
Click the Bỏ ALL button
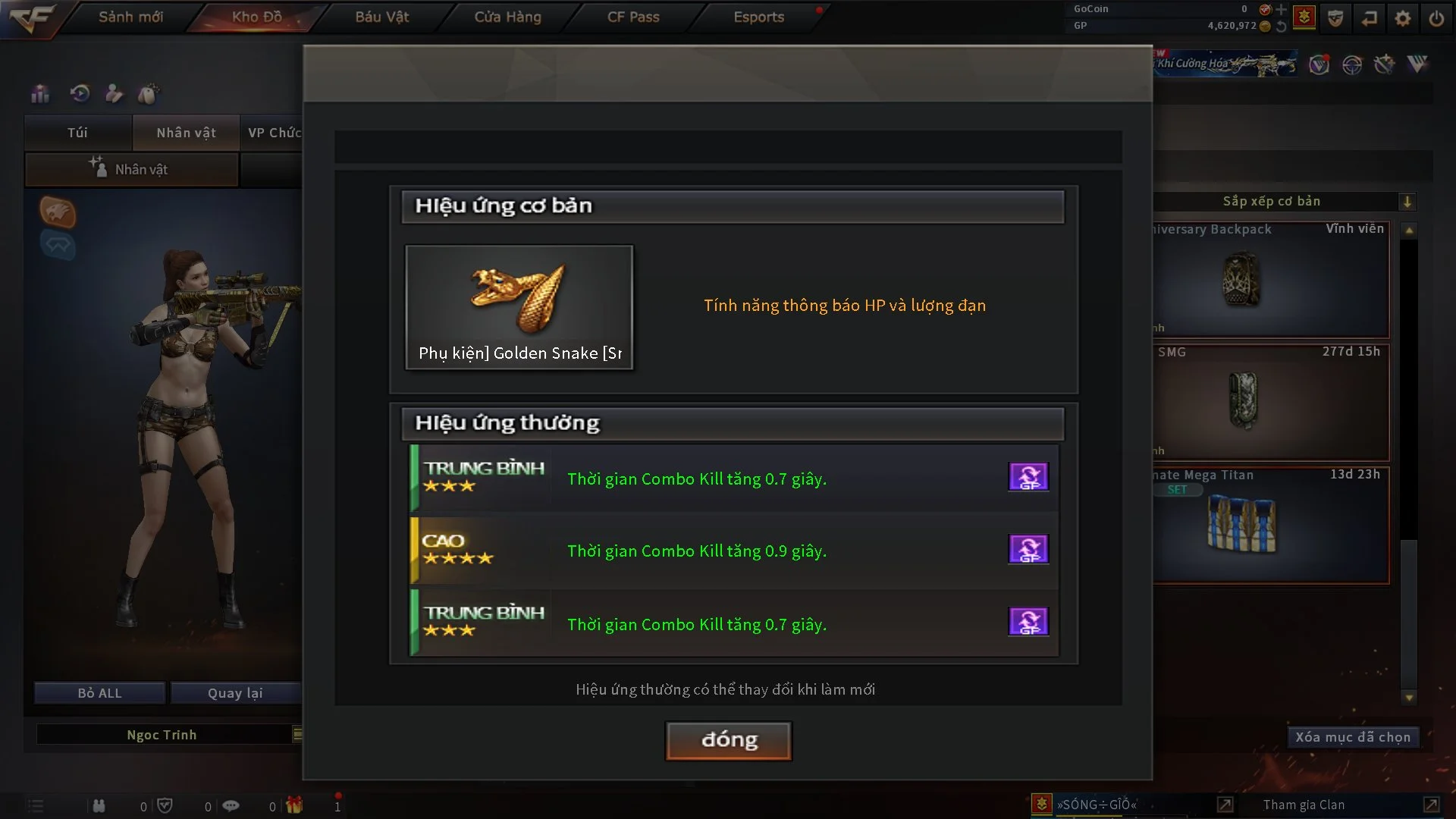(x=99, y=693)
